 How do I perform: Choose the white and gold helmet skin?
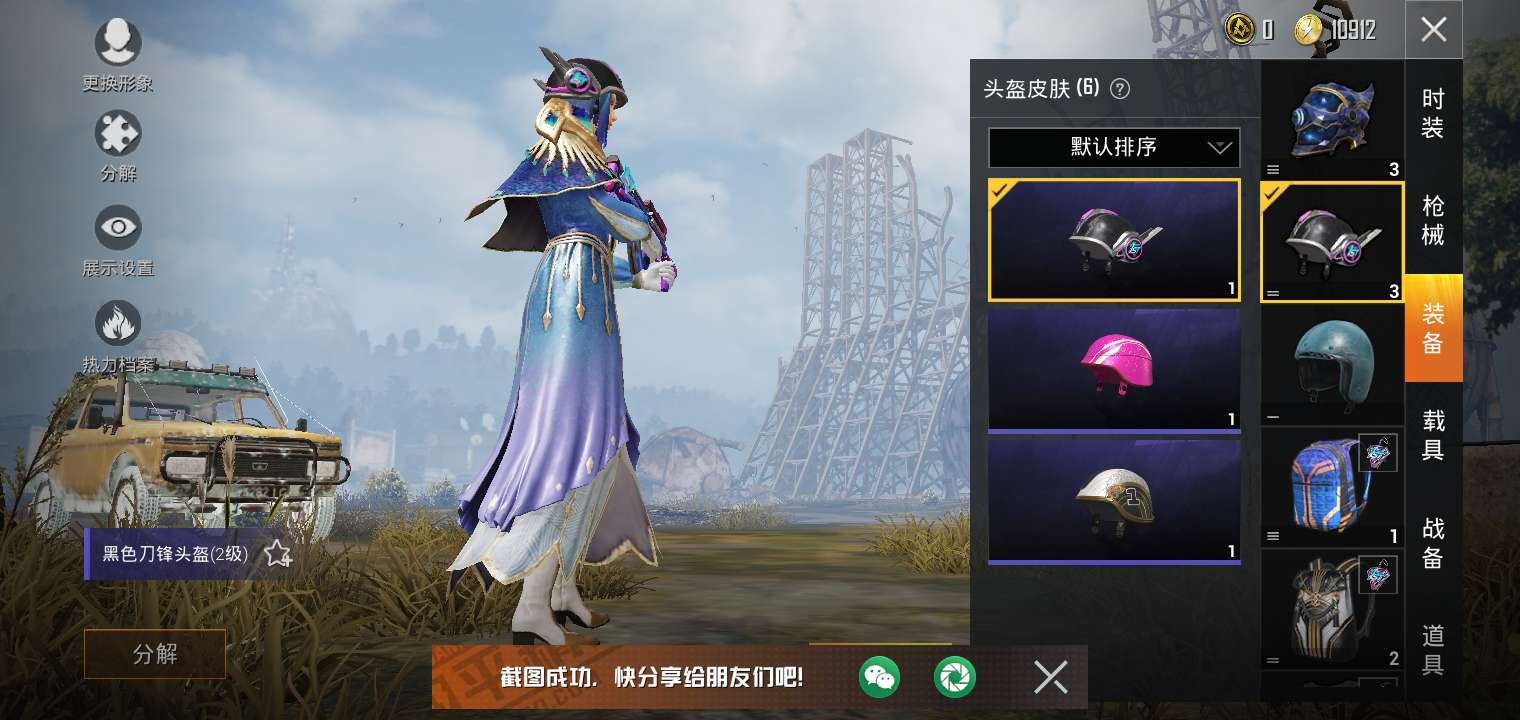[1114, 500]
